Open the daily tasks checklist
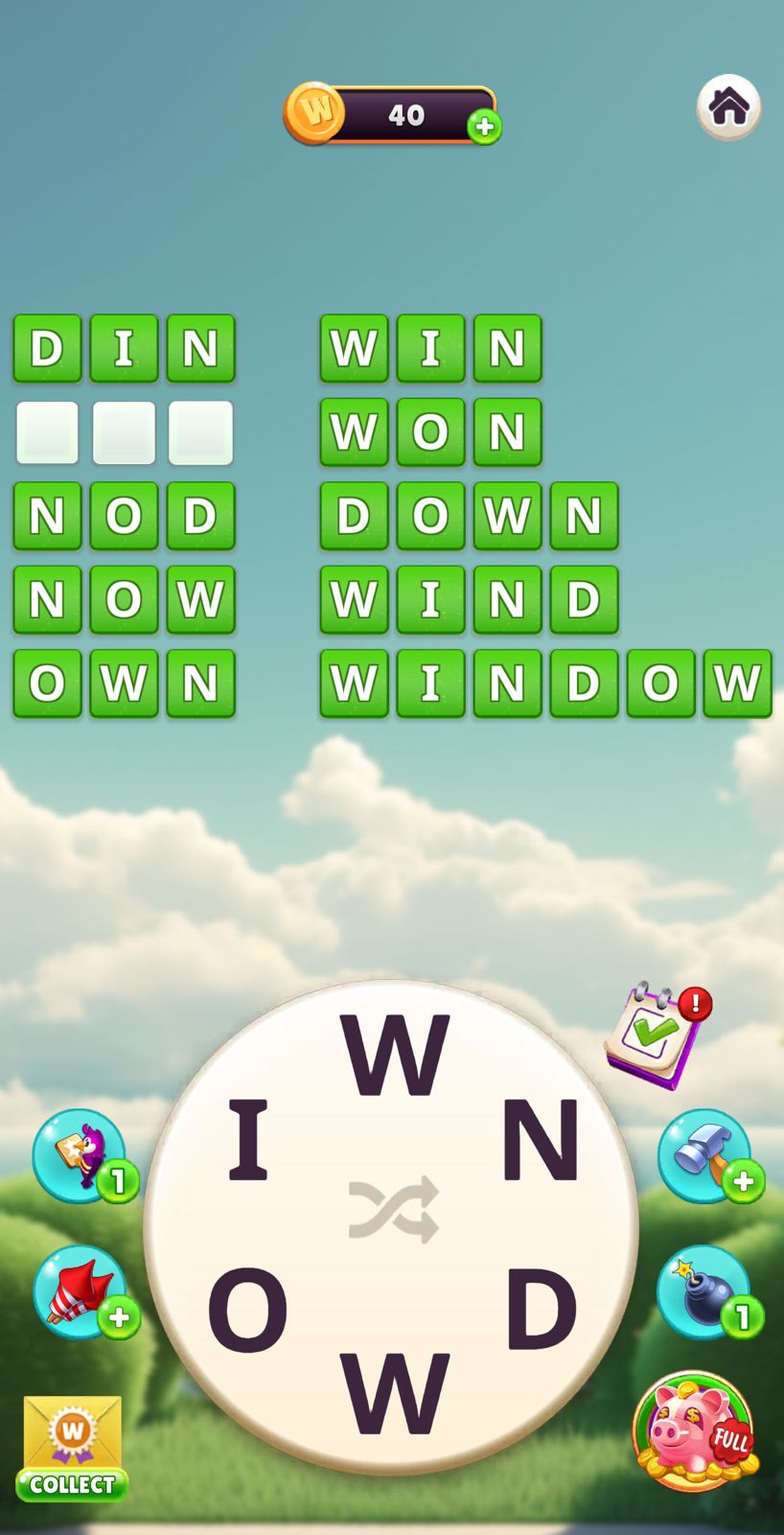The image size is (784, 1535). [x=655, y=1035]
